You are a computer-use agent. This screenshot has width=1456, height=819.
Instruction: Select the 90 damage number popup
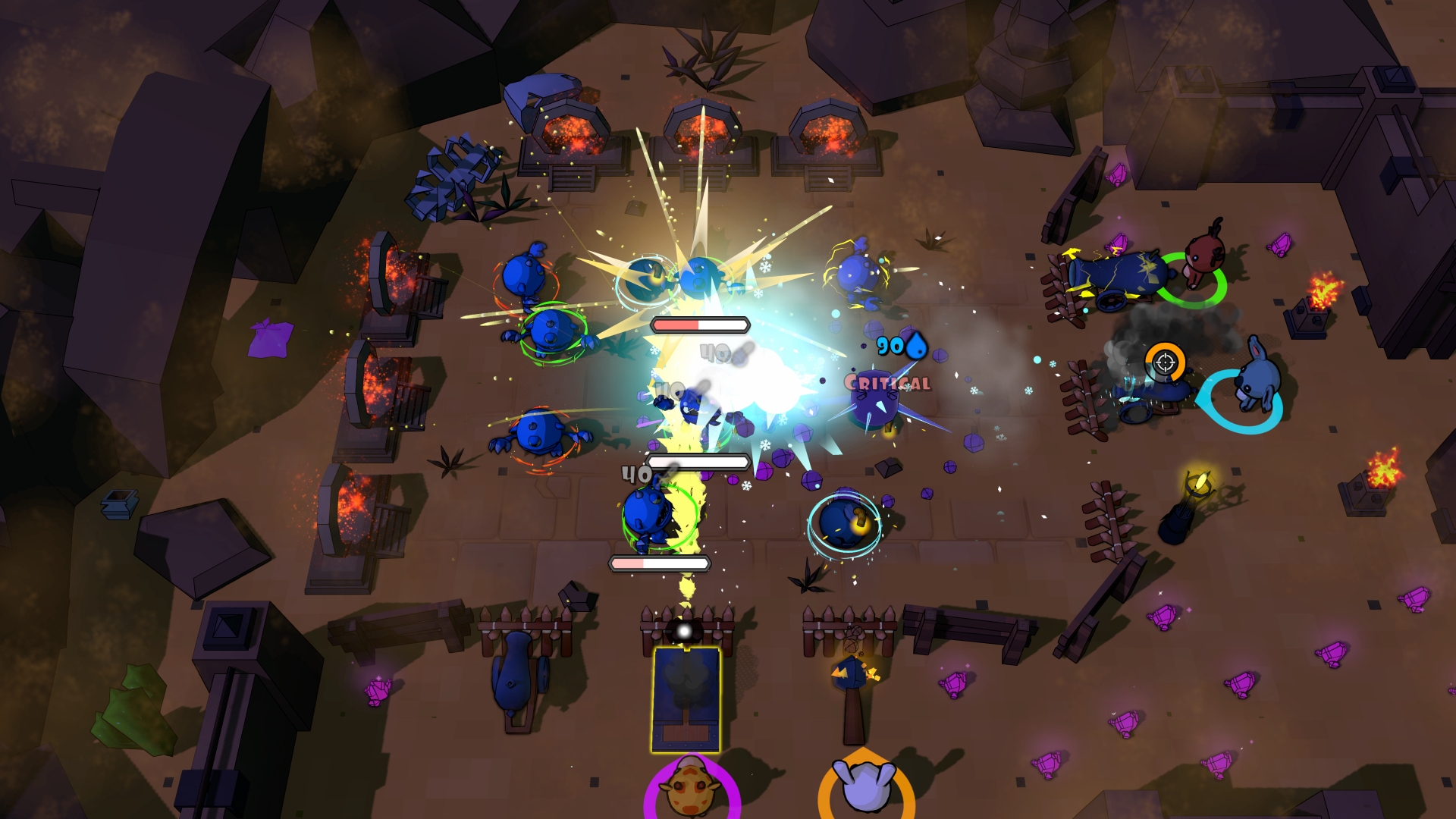click(891, 345)
